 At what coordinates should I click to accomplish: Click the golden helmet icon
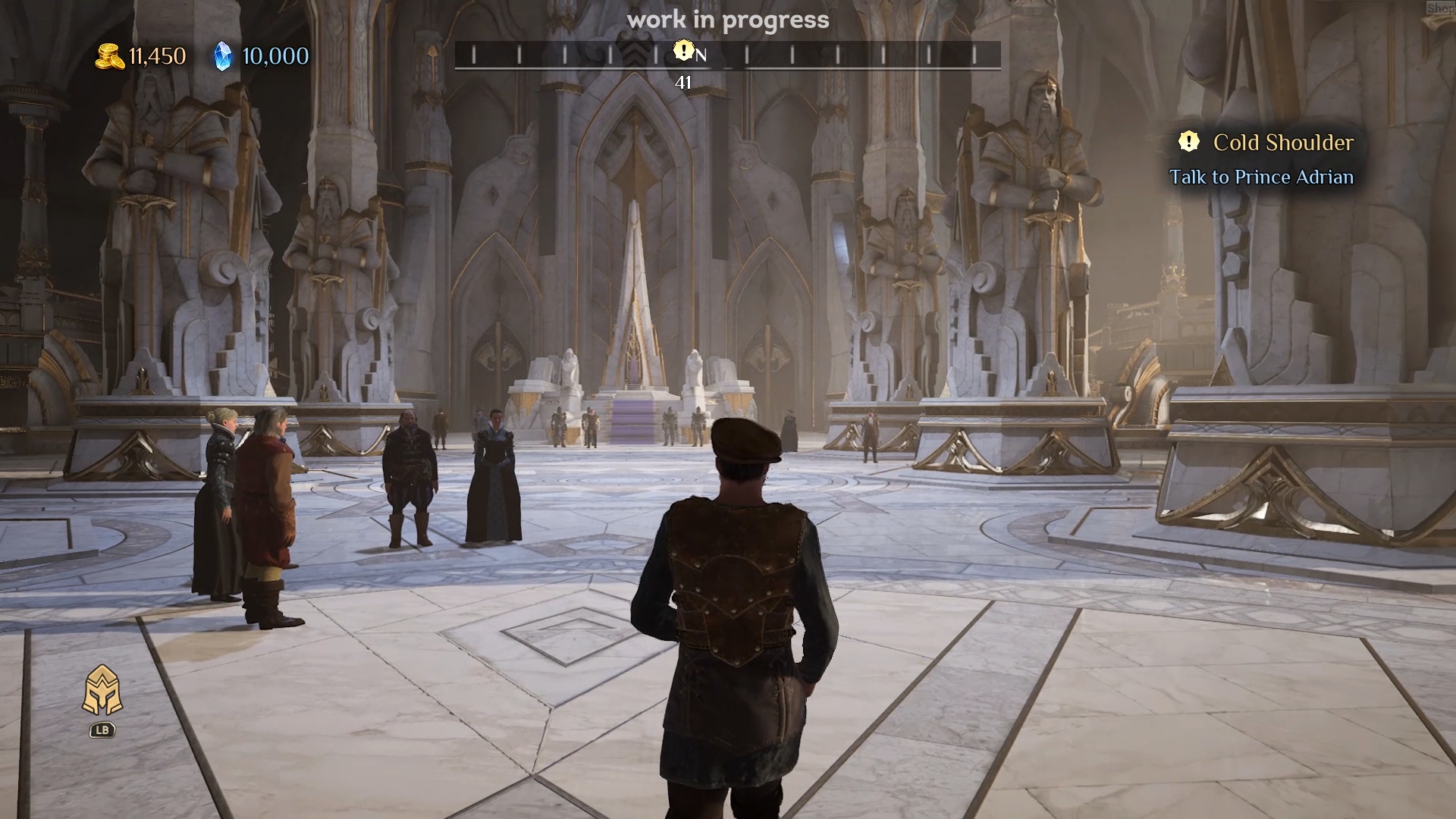click(x=102, y=691)
